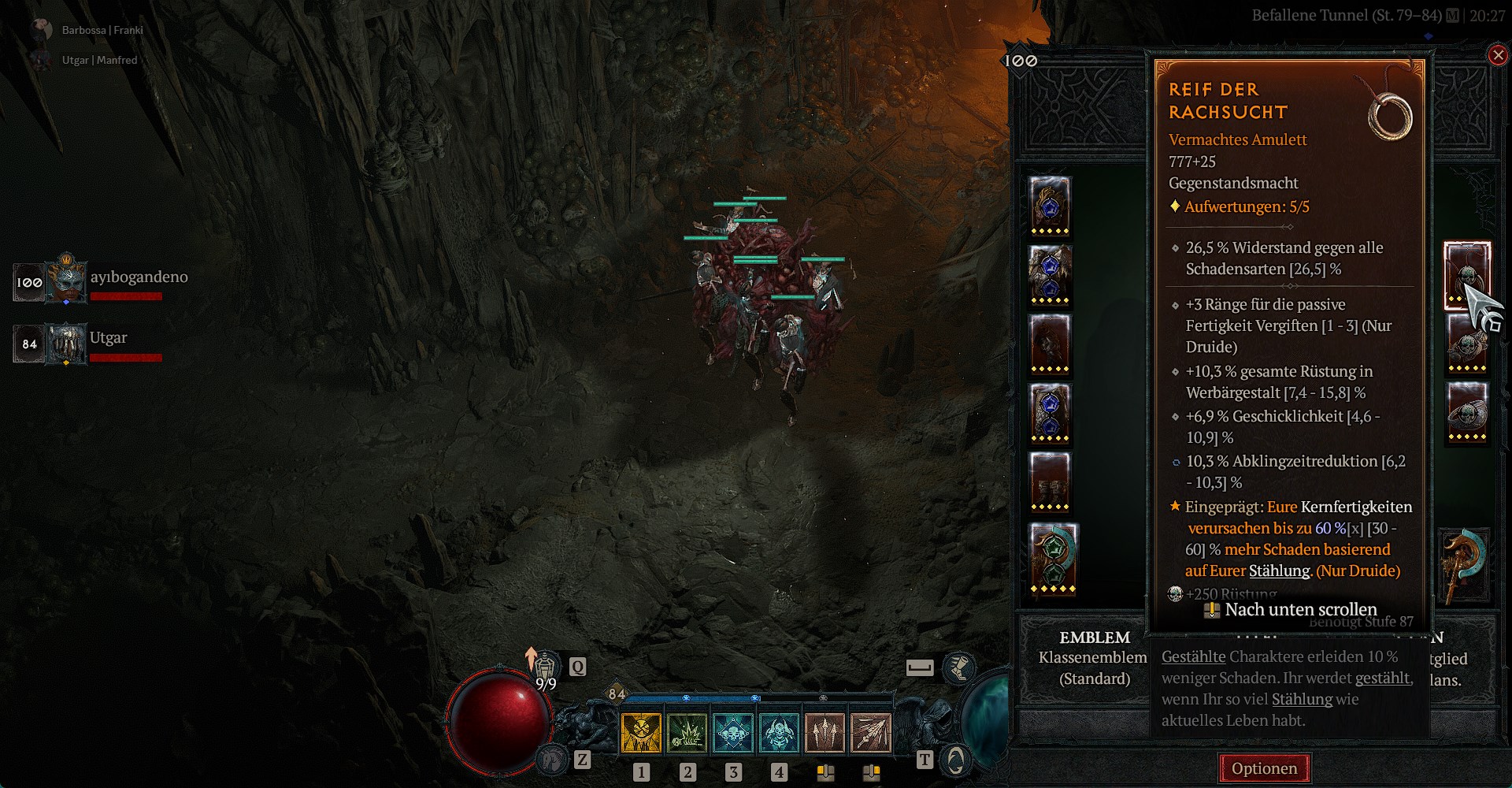The height and width of the screenshot is (788, 1512).
Task: Activate the yellow crossed-bones skill
Action: (x=642, y=733)
